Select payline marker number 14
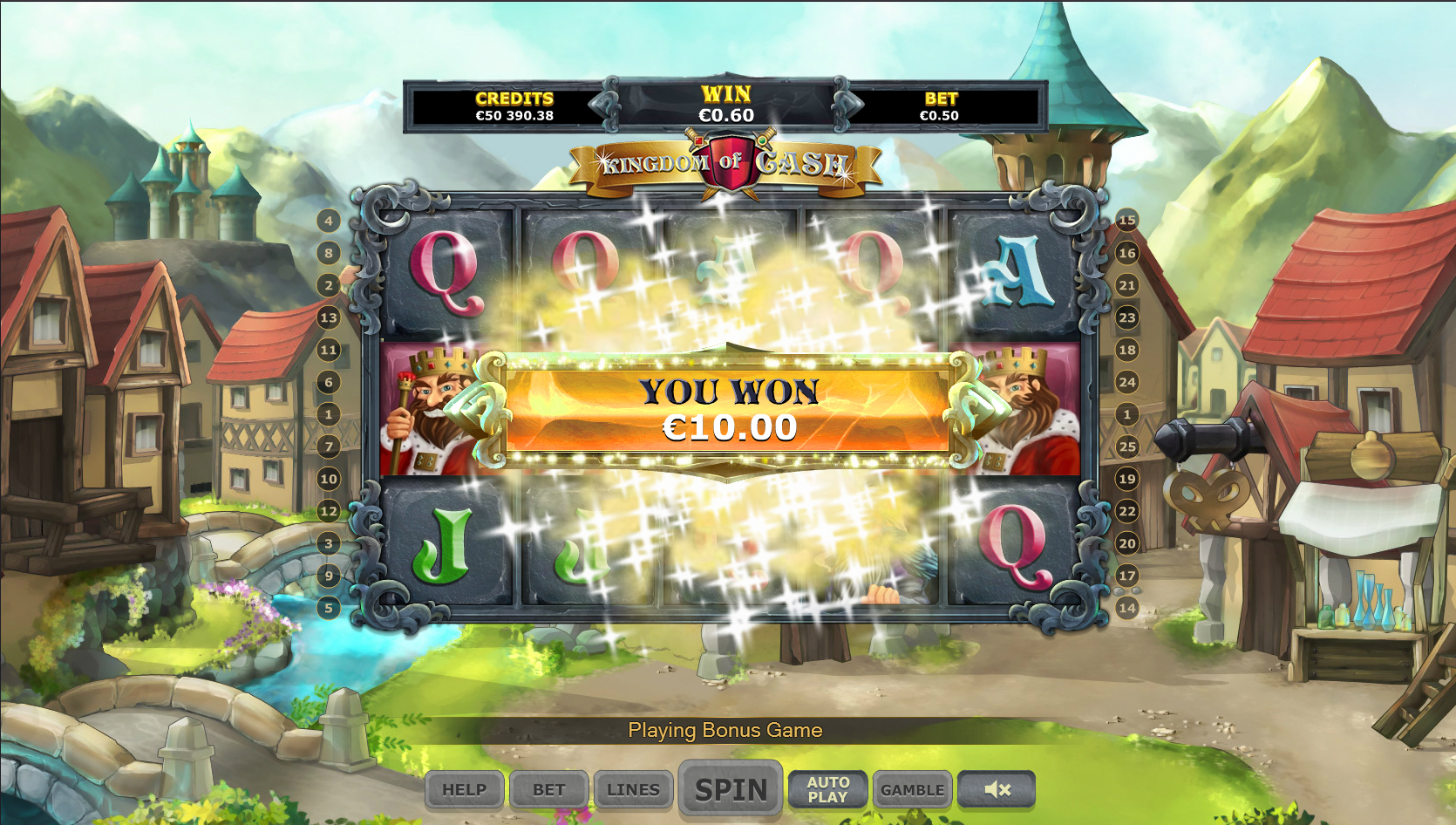The width and height of the screenshot is (1456, 825). tap(1127, 608)
